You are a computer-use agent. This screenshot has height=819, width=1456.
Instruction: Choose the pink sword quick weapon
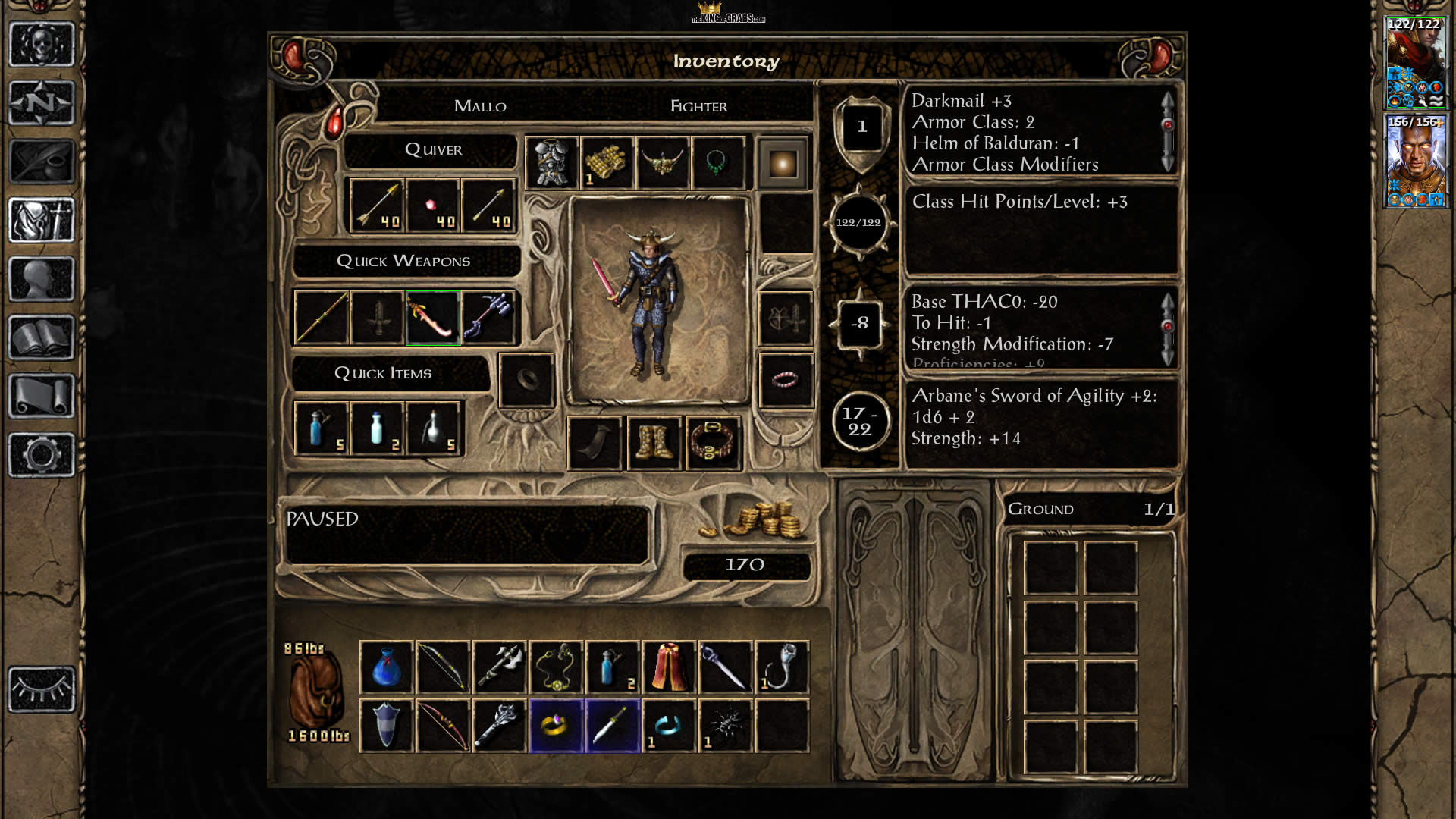coord(433,318)
